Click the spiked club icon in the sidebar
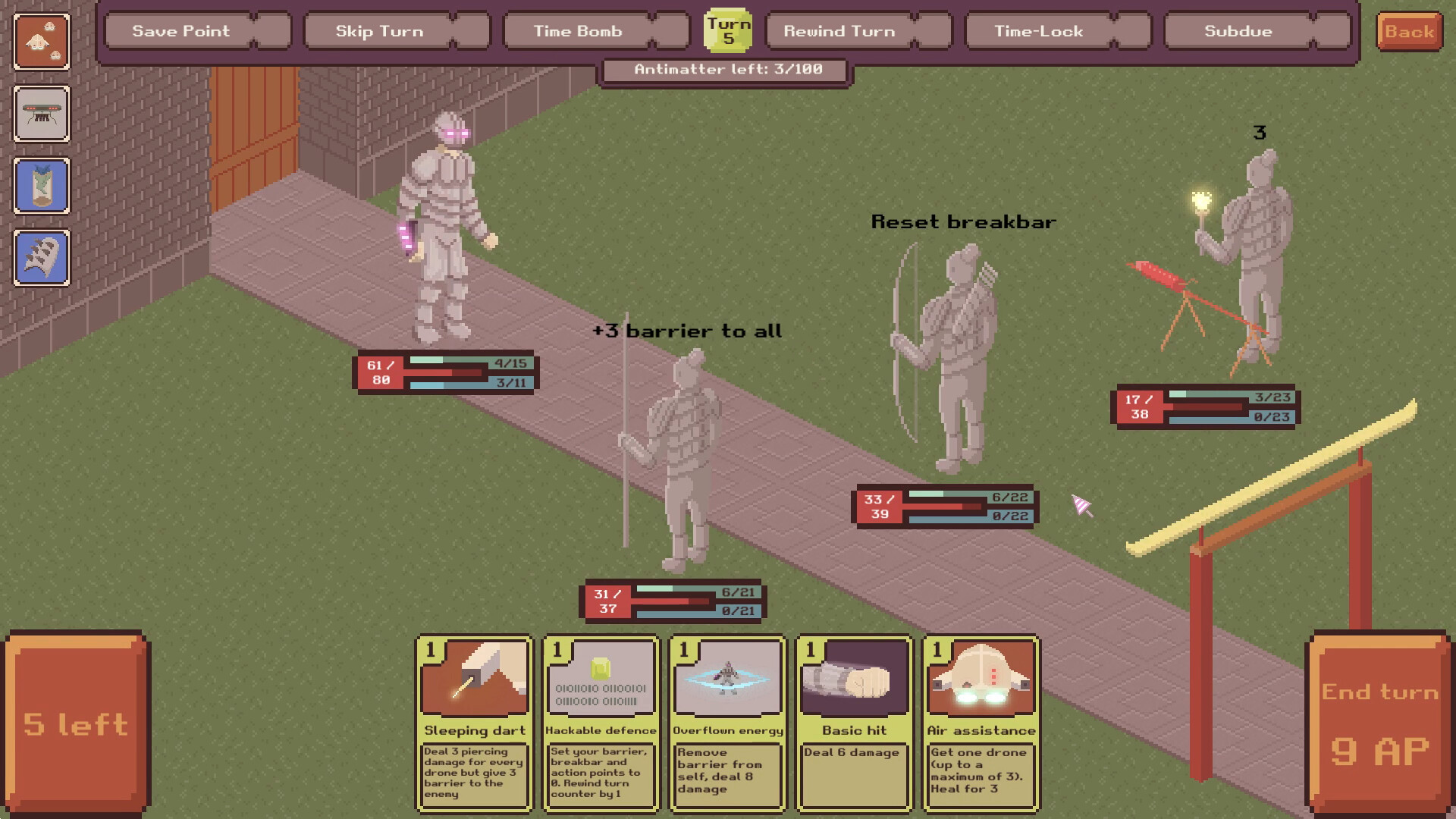1456x819 pixels. [42, 258]
